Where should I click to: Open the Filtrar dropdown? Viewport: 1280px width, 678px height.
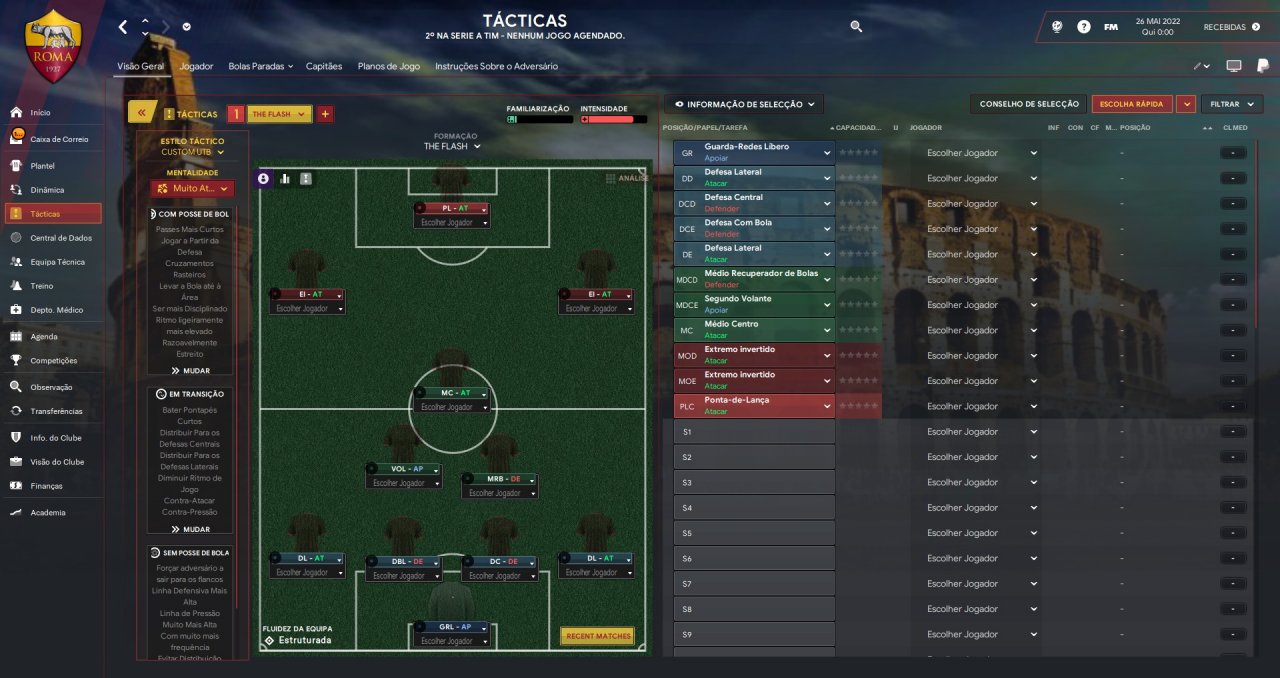1231,104
